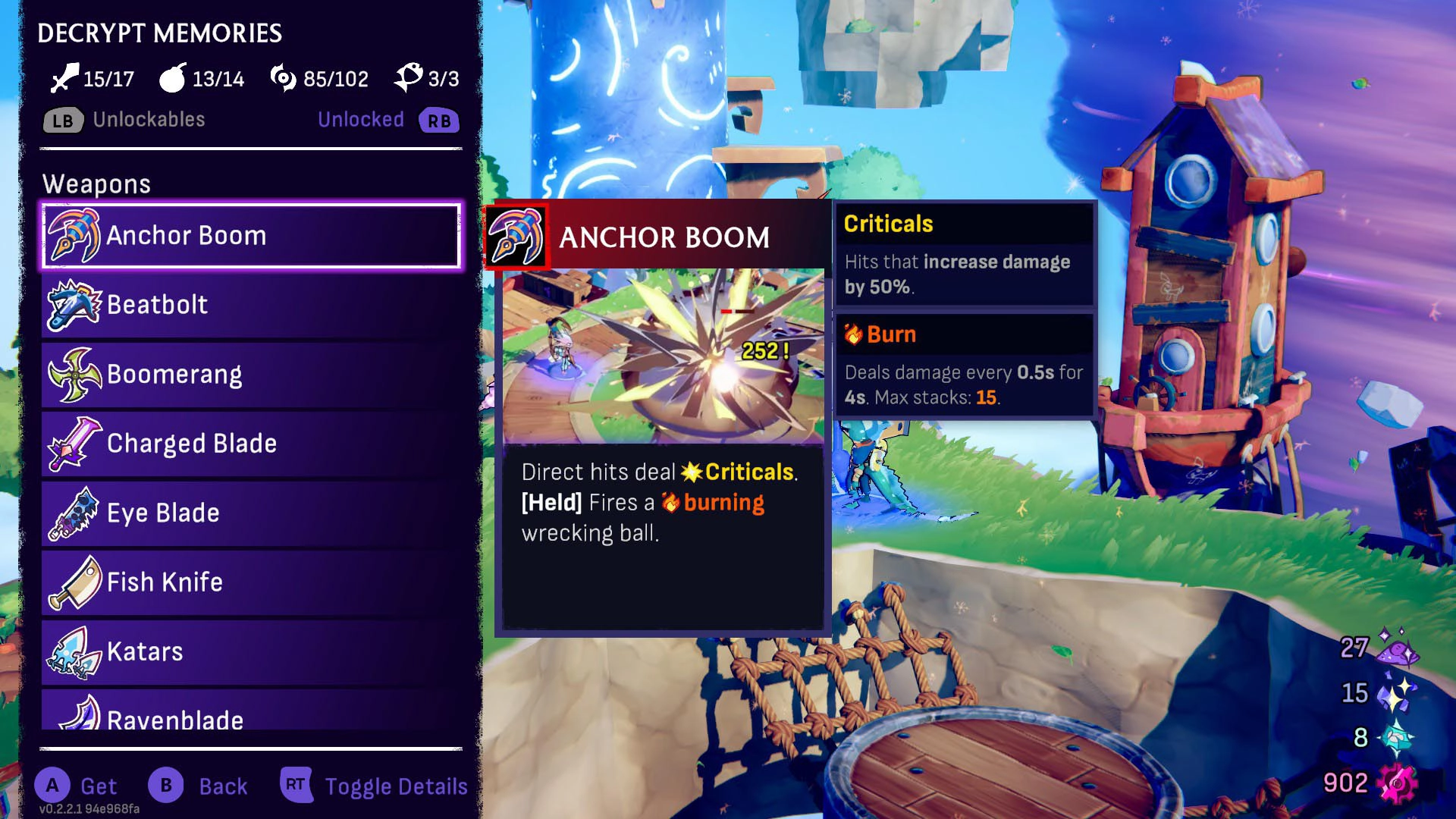The width and height of the screenshot is (1456, 819).
Task: Go Back from Decrypt Memories
Action: 223,786
